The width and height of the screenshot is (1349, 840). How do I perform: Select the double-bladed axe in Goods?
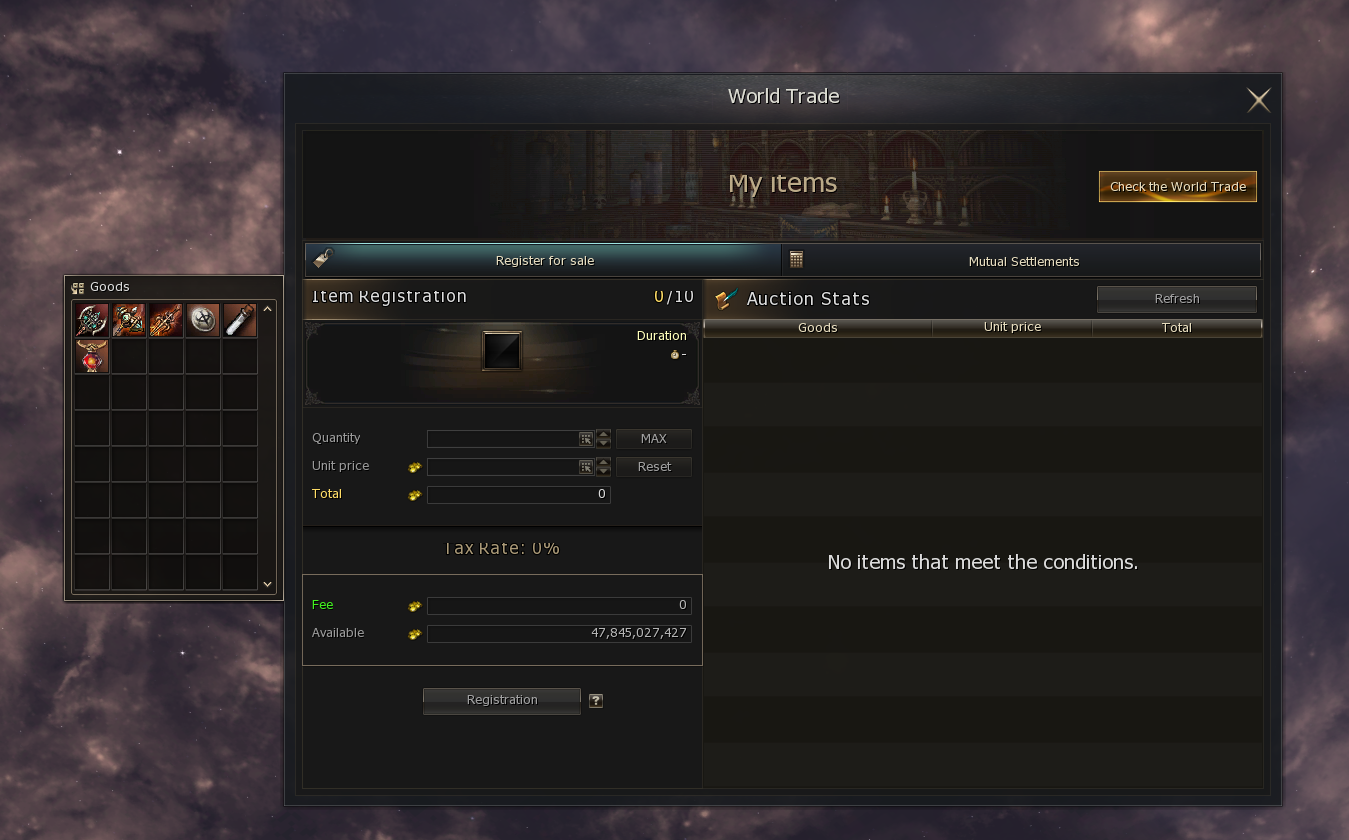(x=92, y=320)
